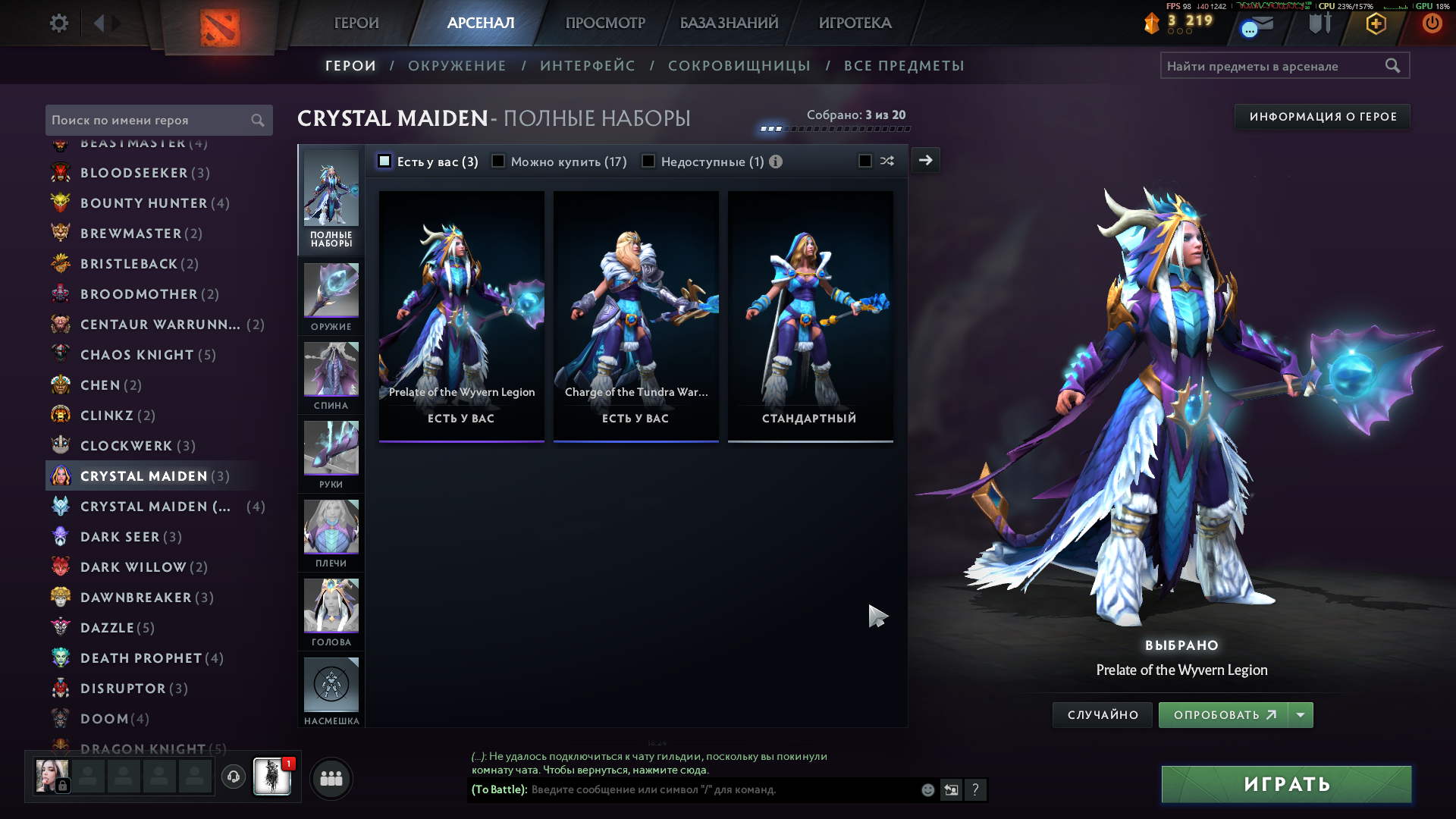Choose Bounty Hunter from hero list

[144, 203]
